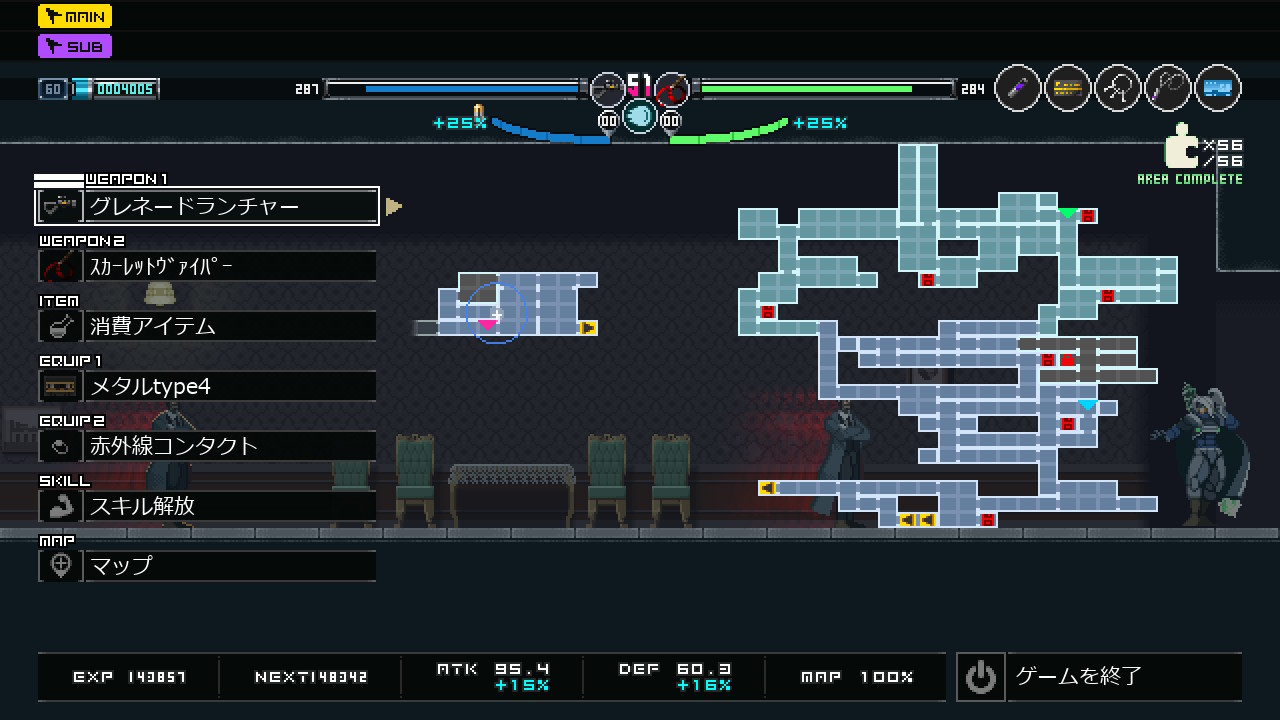1280x720 pixels.
Task: Open the マップ map entry
Action: pos(207,566)
